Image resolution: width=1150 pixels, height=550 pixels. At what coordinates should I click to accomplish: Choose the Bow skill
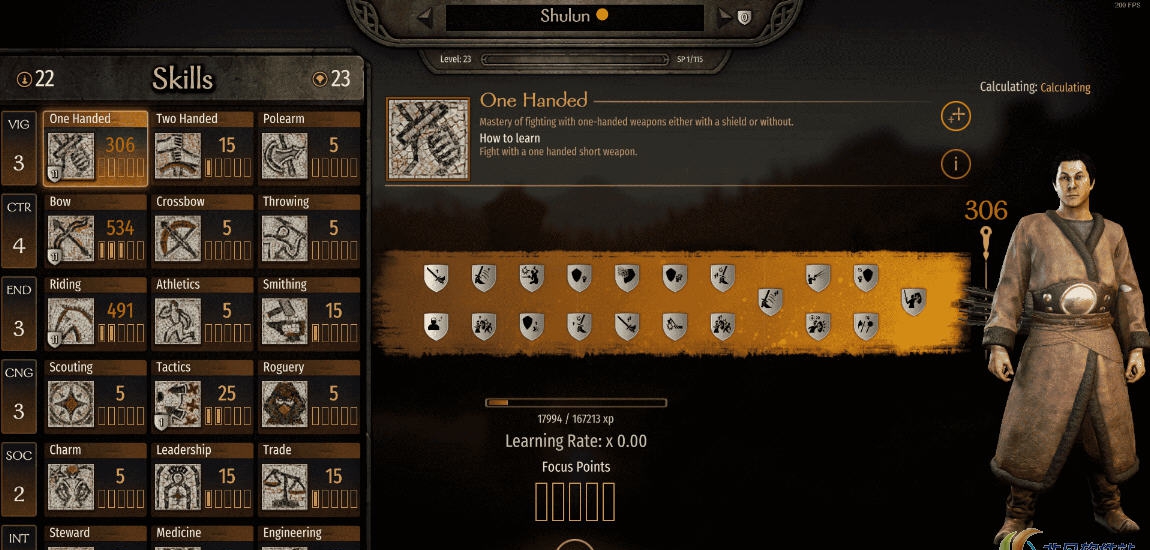point(95,231)
